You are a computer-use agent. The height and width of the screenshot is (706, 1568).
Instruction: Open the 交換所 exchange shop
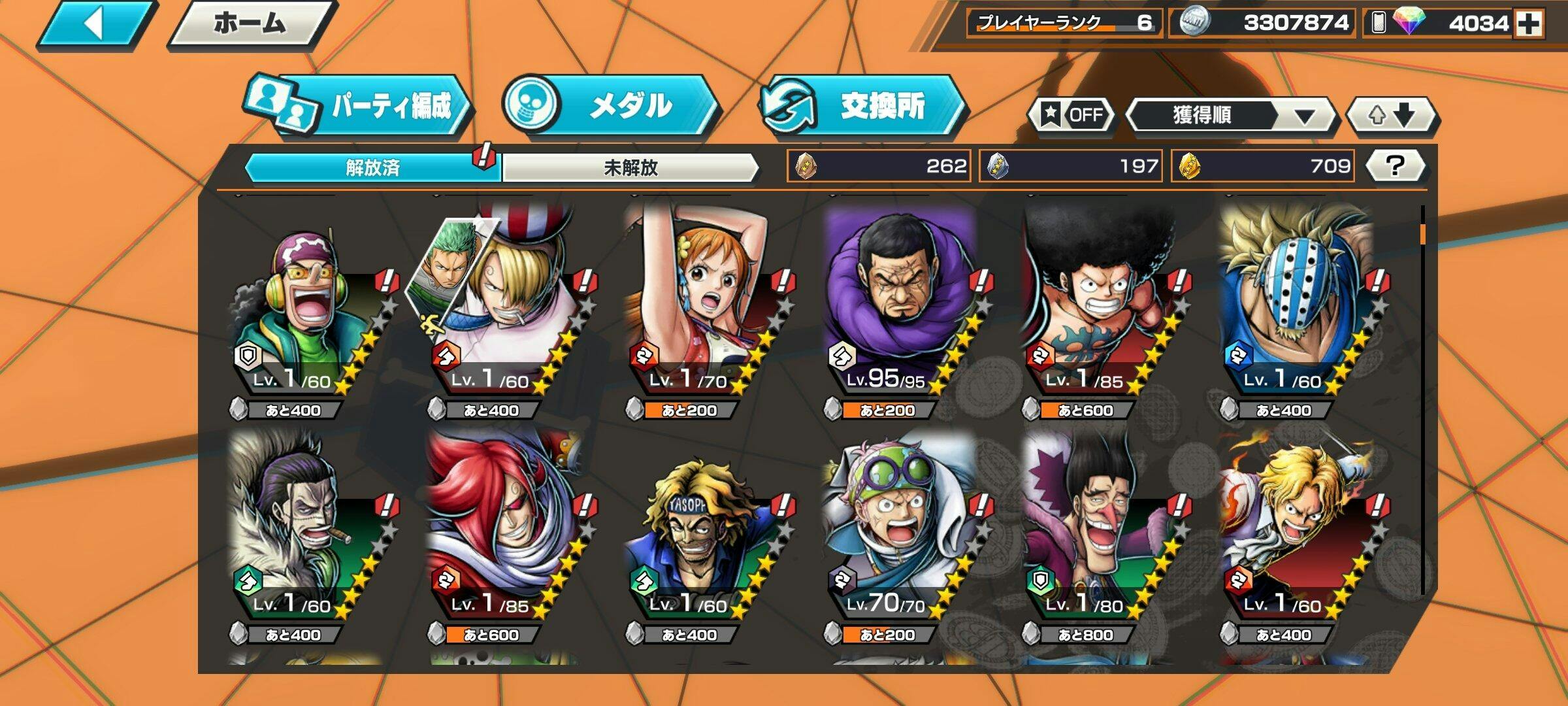pyautogui.click(x=862, y=106)
